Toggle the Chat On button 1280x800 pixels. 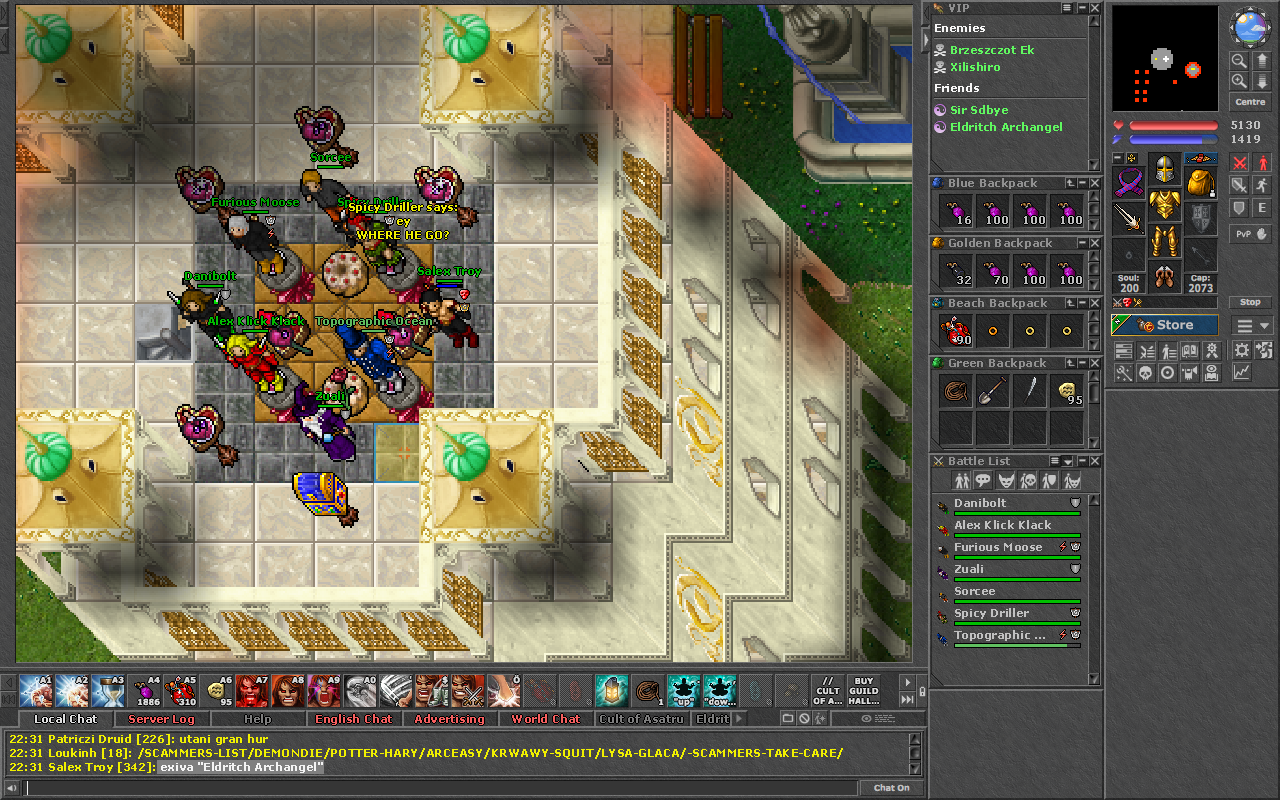(x=891, y=788)
